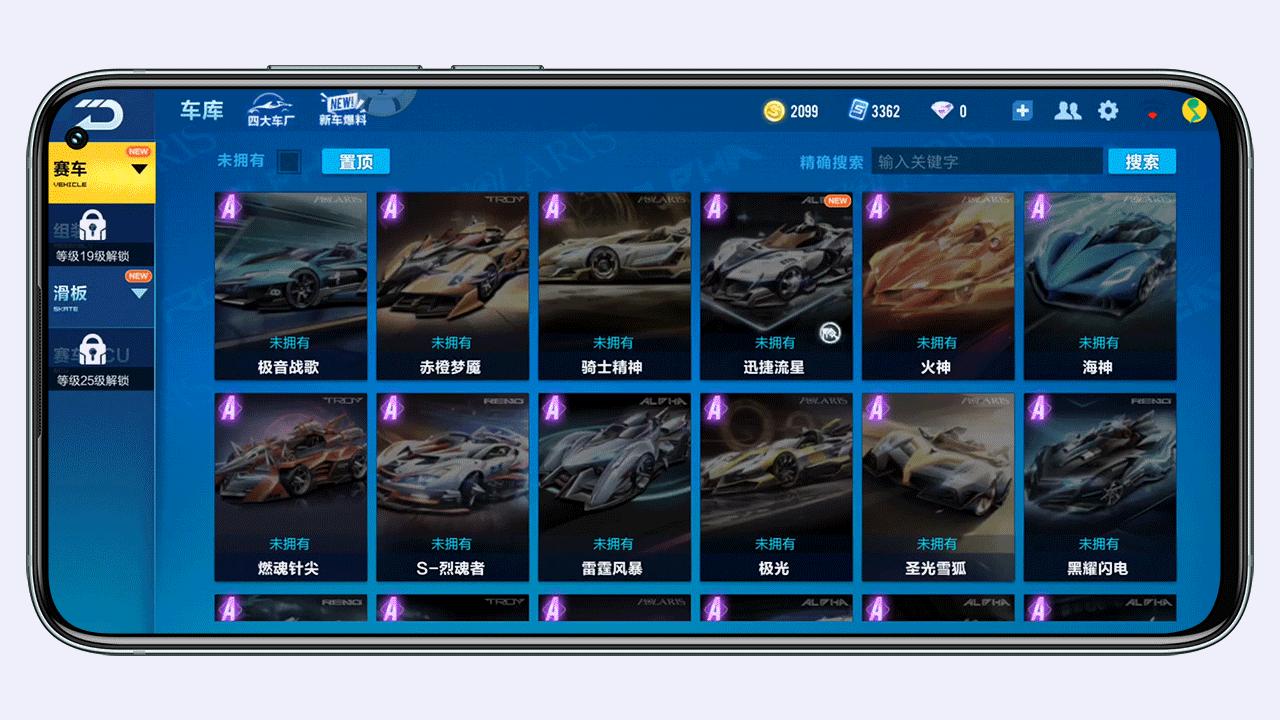Screen dimensions: 1280x720
Task: Click the 搜索 search button
Action: (x=1141, y=160)
